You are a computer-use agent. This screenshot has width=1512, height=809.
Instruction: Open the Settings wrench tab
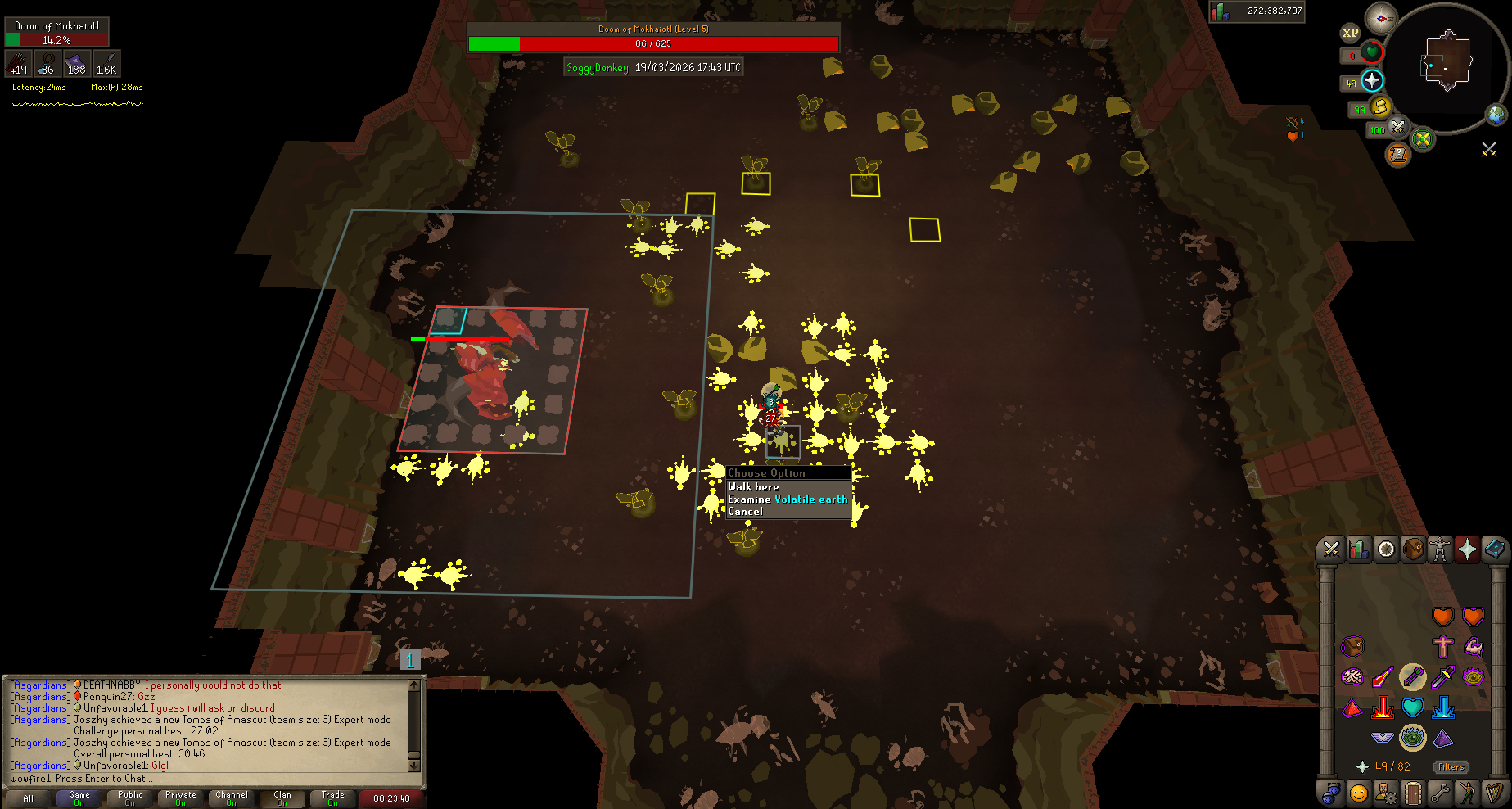click(1440, 793)
